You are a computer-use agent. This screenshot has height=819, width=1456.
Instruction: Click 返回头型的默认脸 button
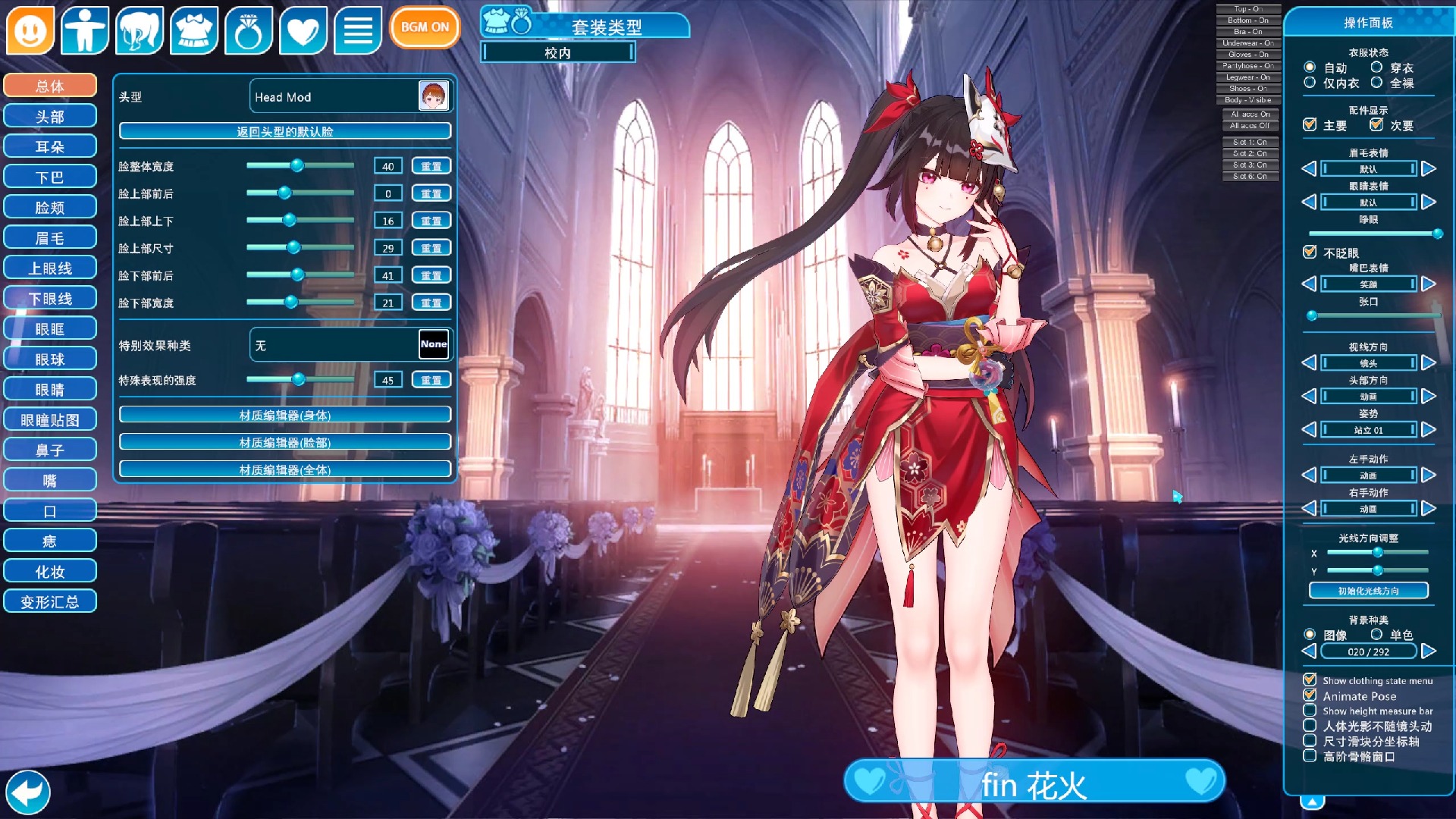[285, 131]
